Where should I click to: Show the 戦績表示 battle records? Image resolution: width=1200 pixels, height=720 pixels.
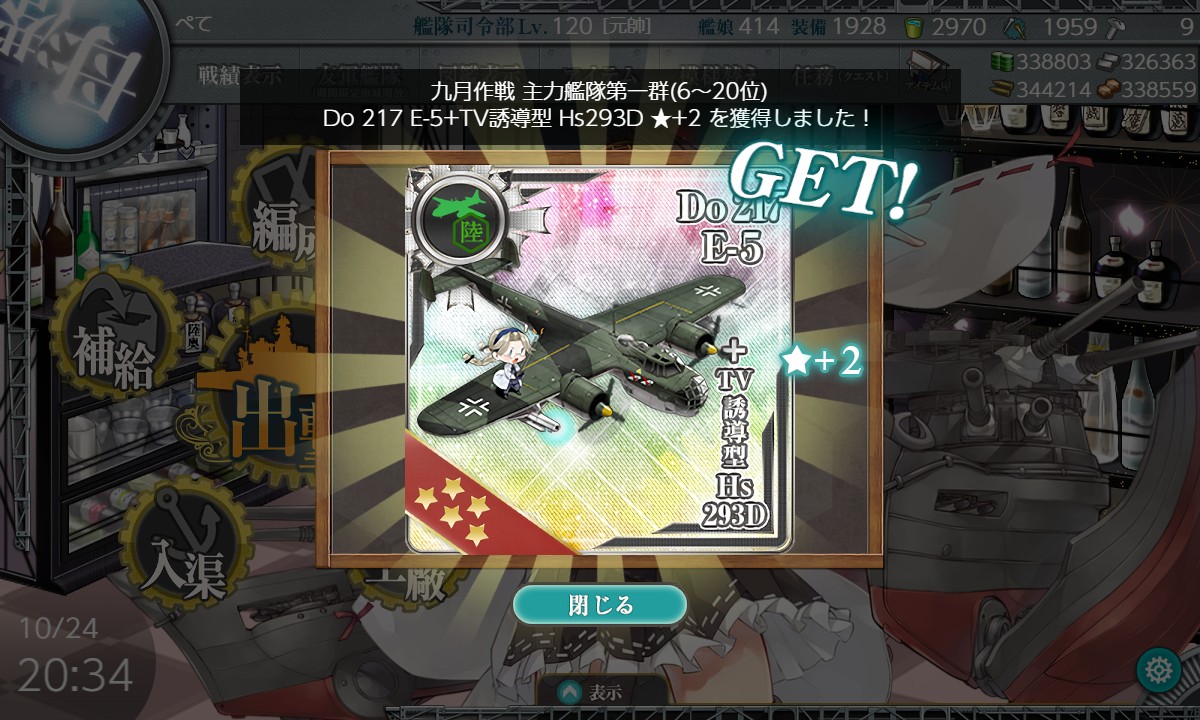(238, 76)
